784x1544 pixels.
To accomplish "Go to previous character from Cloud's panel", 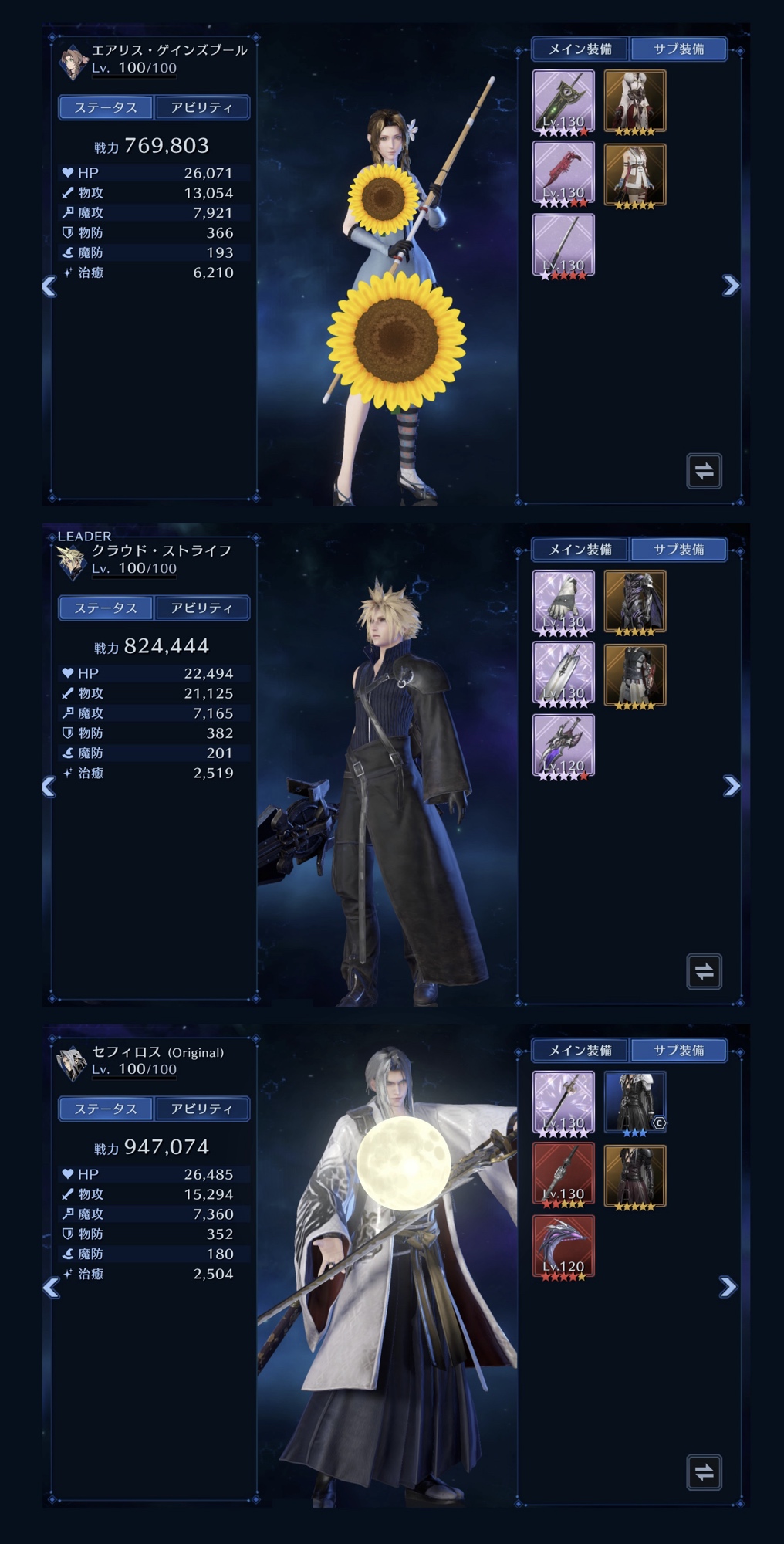I will coord(49,787).
